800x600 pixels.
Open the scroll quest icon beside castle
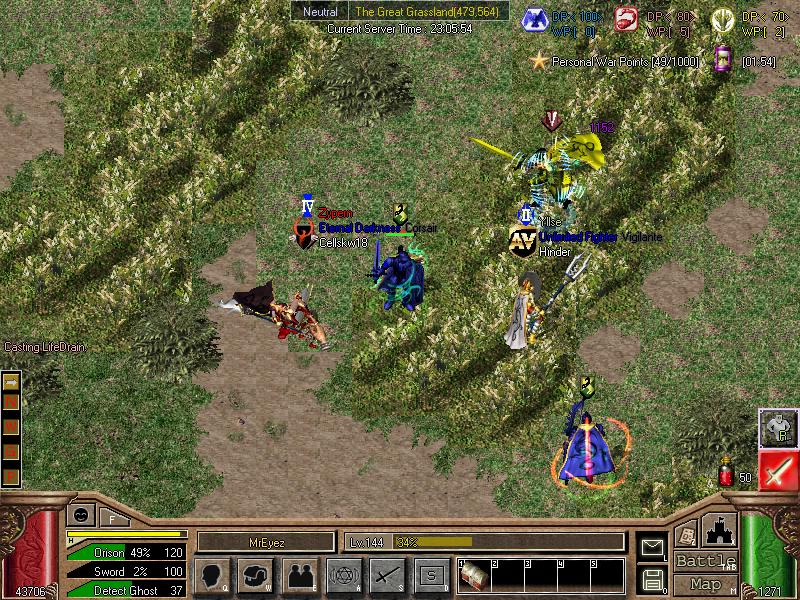coord(686,533)
